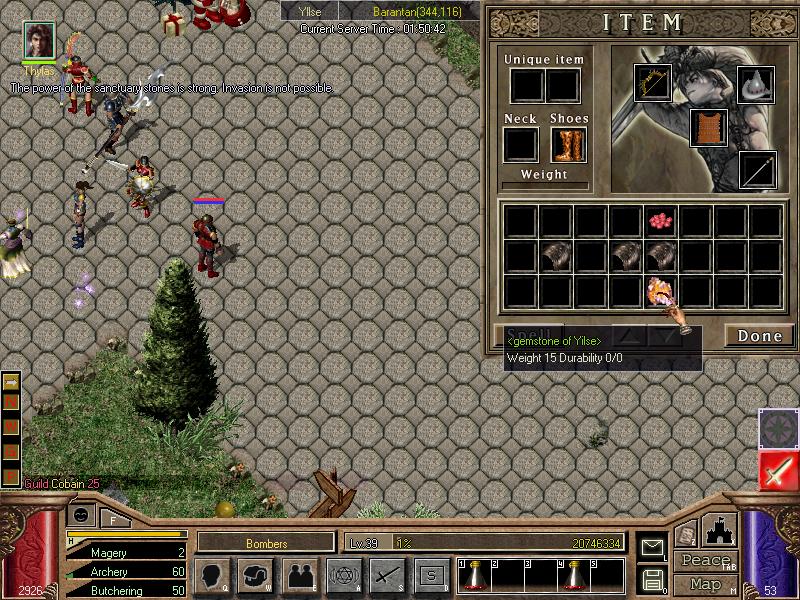Open the Map
800x600 pixels.
pos(705,584)
